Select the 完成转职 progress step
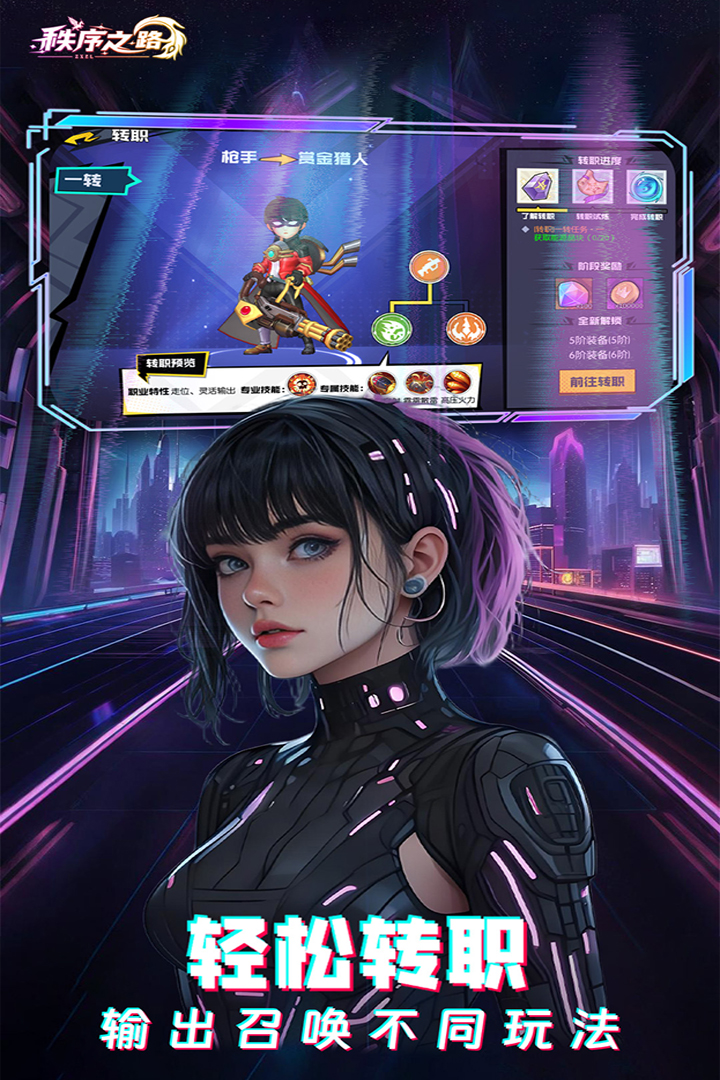Viewport: 720px width, 1080px height. 646,187
